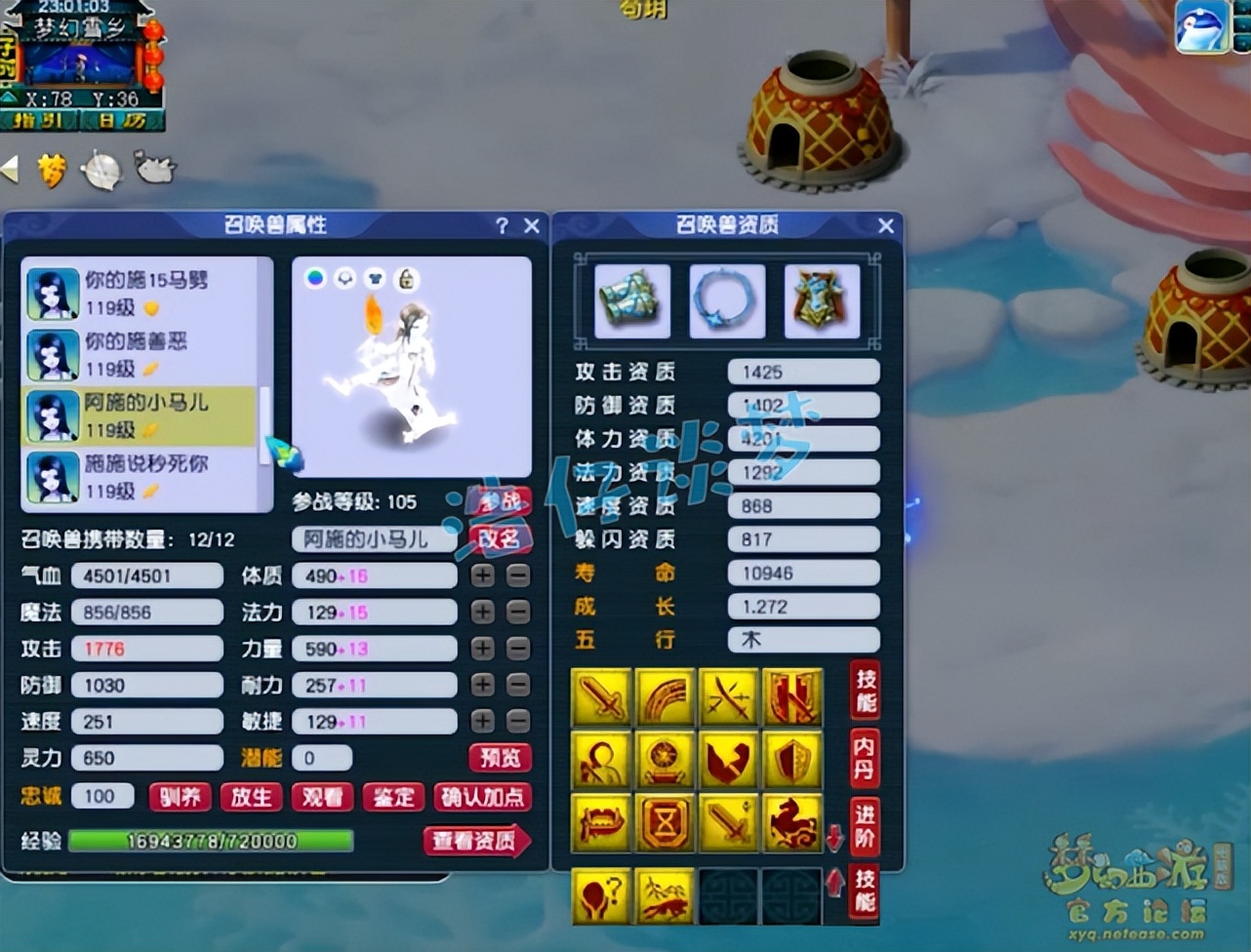Open the 指引 guide button
Image resolution: width=1251 pixels, height=952 pixels.
[39, 121]
